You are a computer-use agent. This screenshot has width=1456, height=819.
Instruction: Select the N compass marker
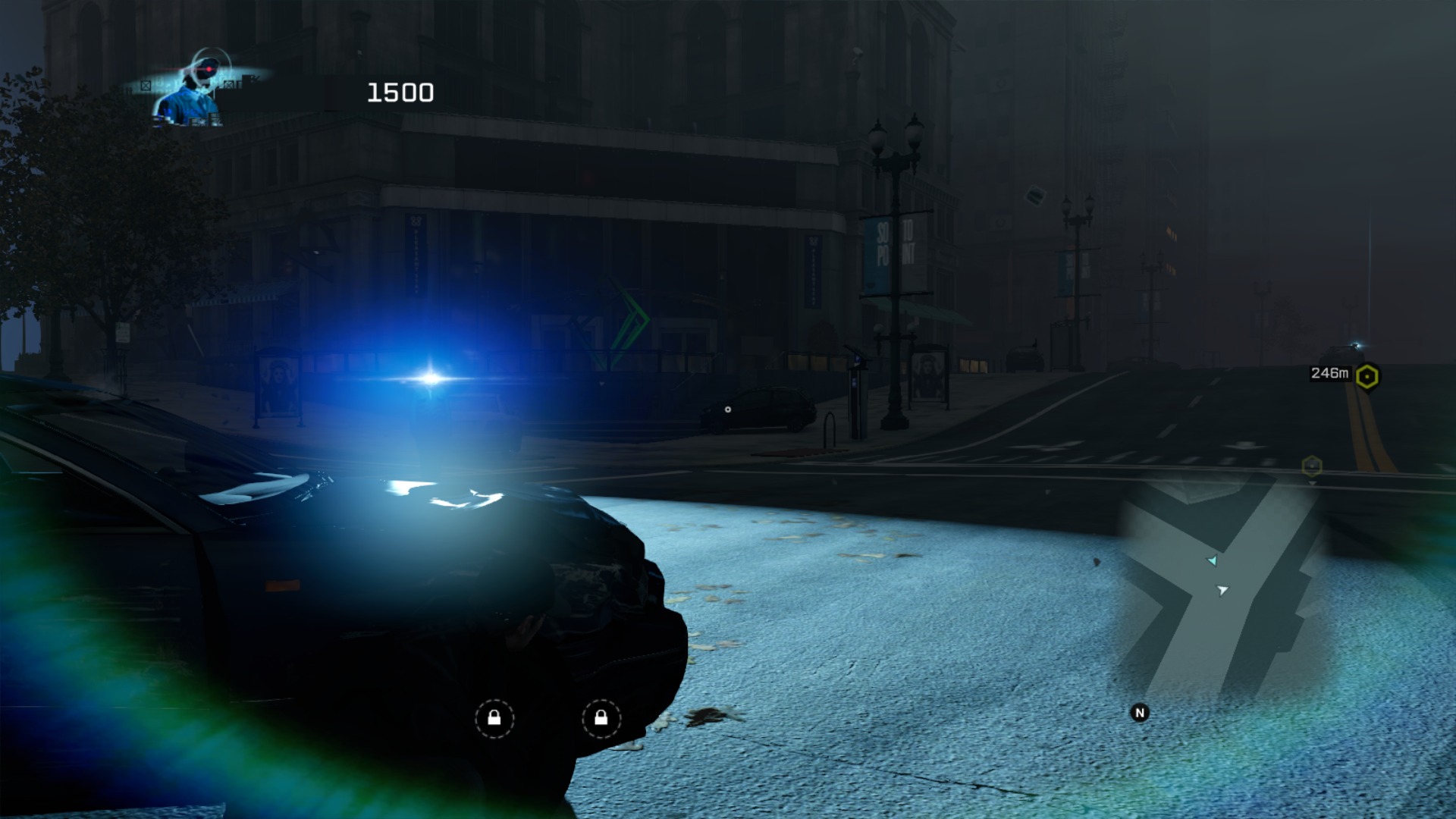point(1139,713)
